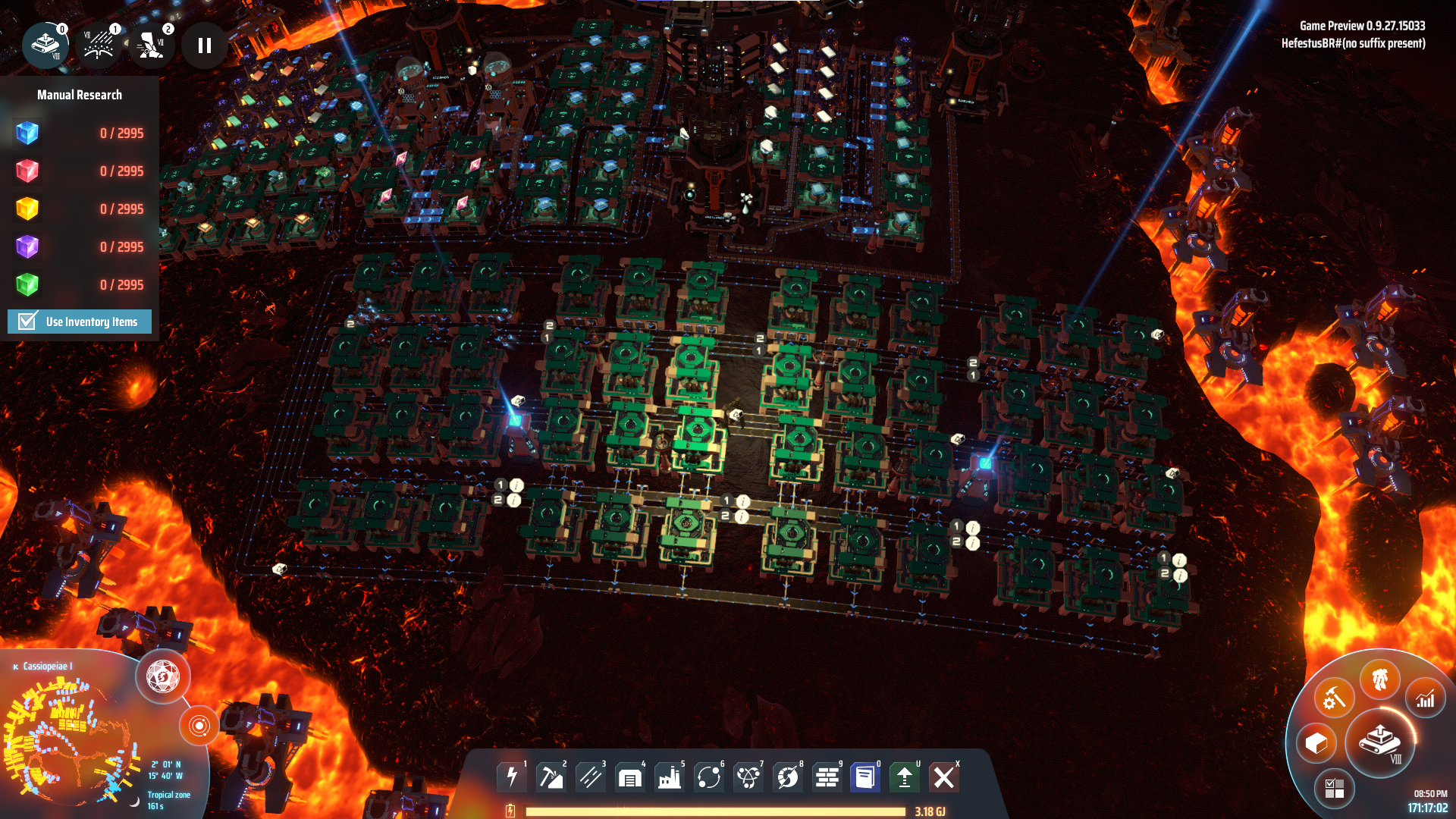1456x819 pixels.
Task: Select the blue matrix cube in Manual Research
Action: [27, 133]
